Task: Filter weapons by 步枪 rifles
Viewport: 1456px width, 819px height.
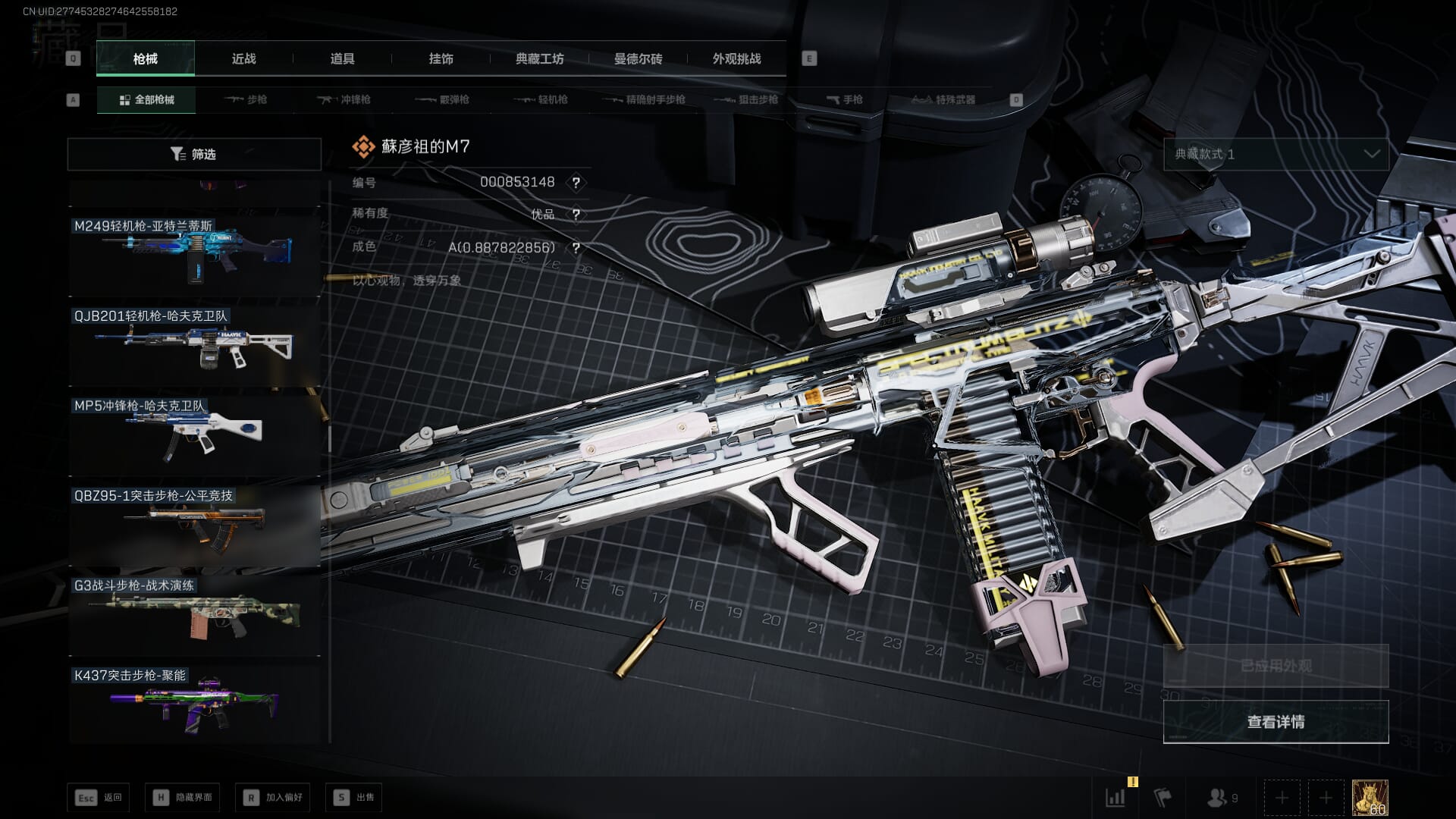Action: 246,99
